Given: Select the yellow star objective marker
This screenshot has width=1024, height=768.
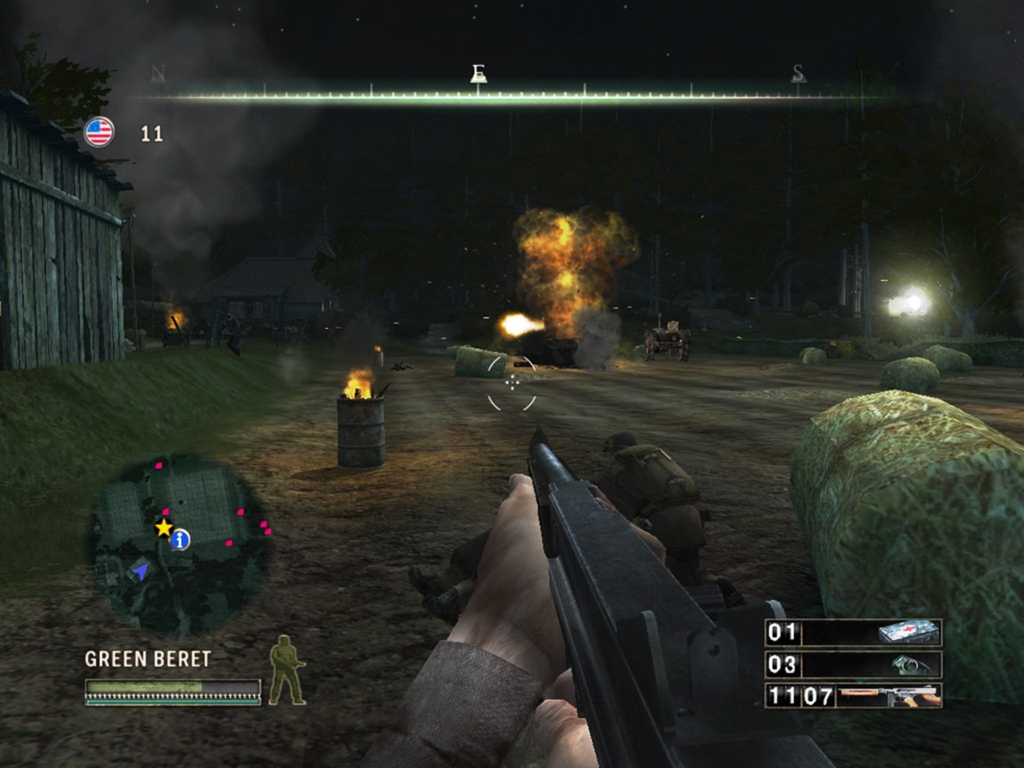Looking at the screenshot, I should click(x=163, y=527).
